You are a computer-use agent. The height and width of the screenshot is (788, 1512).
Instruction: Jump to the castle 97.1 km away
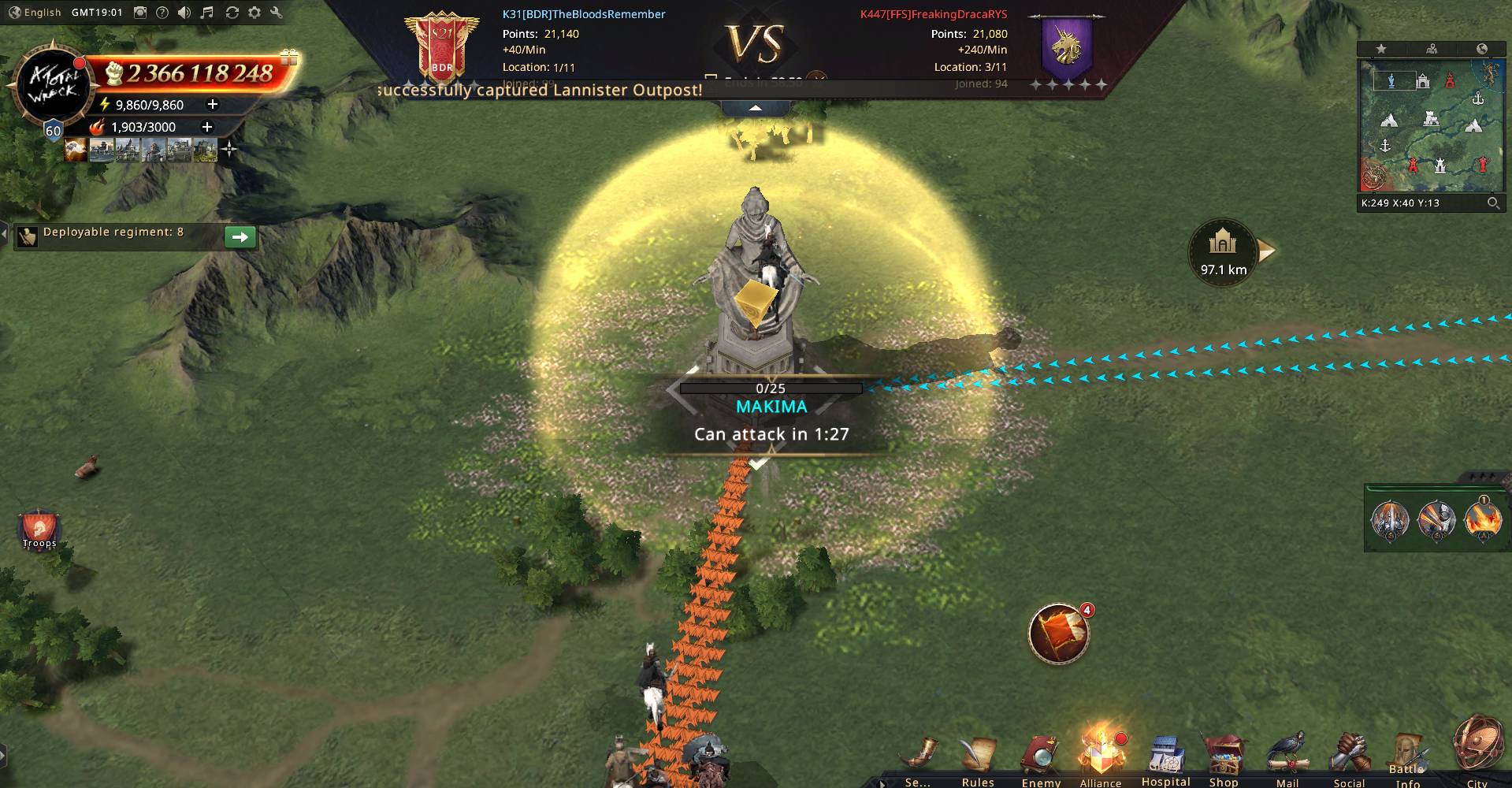1223,251
